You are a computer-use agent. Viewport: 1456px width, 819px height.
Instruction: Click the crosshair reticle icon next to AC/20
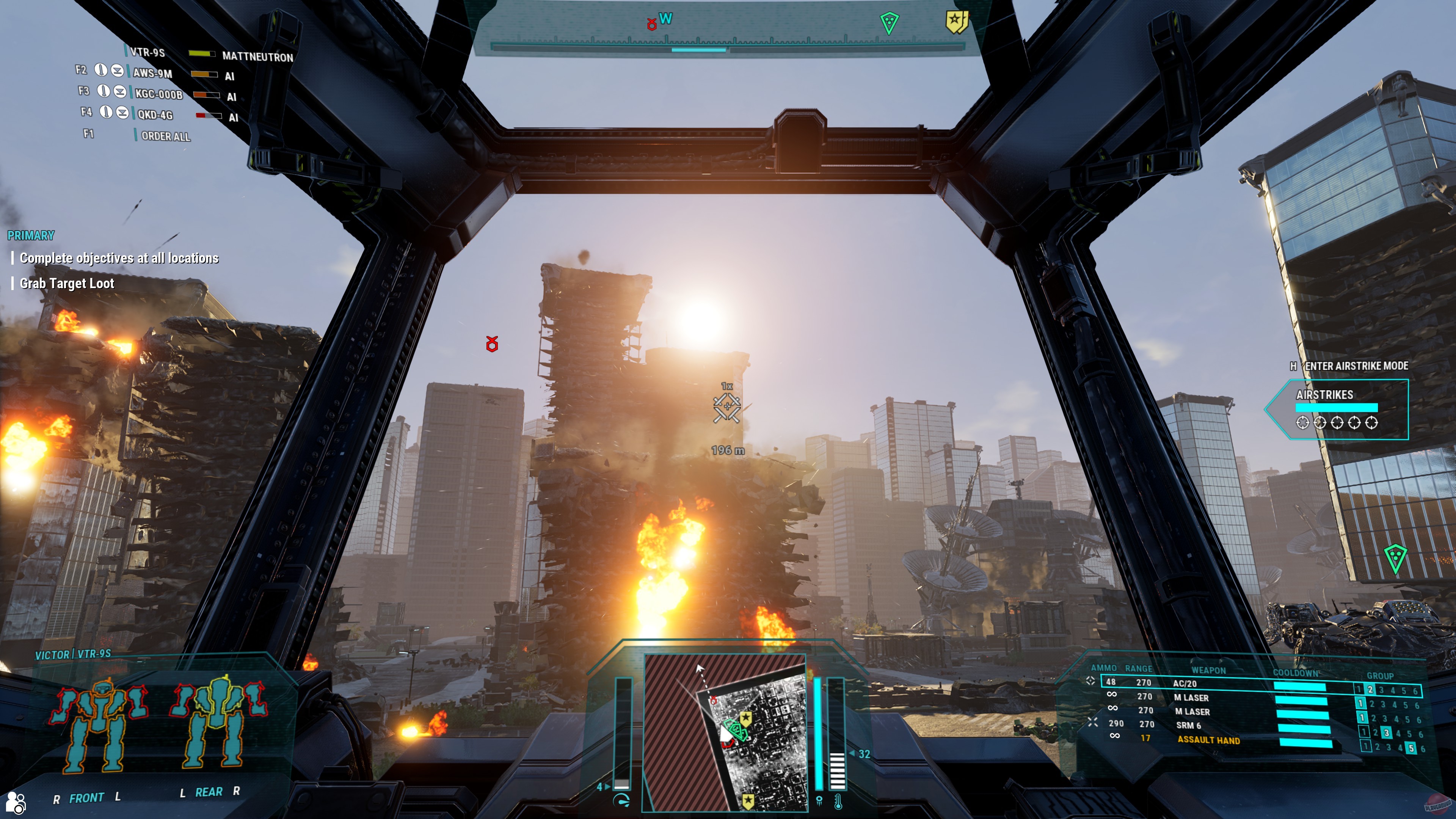click(x=1092, y=681)
